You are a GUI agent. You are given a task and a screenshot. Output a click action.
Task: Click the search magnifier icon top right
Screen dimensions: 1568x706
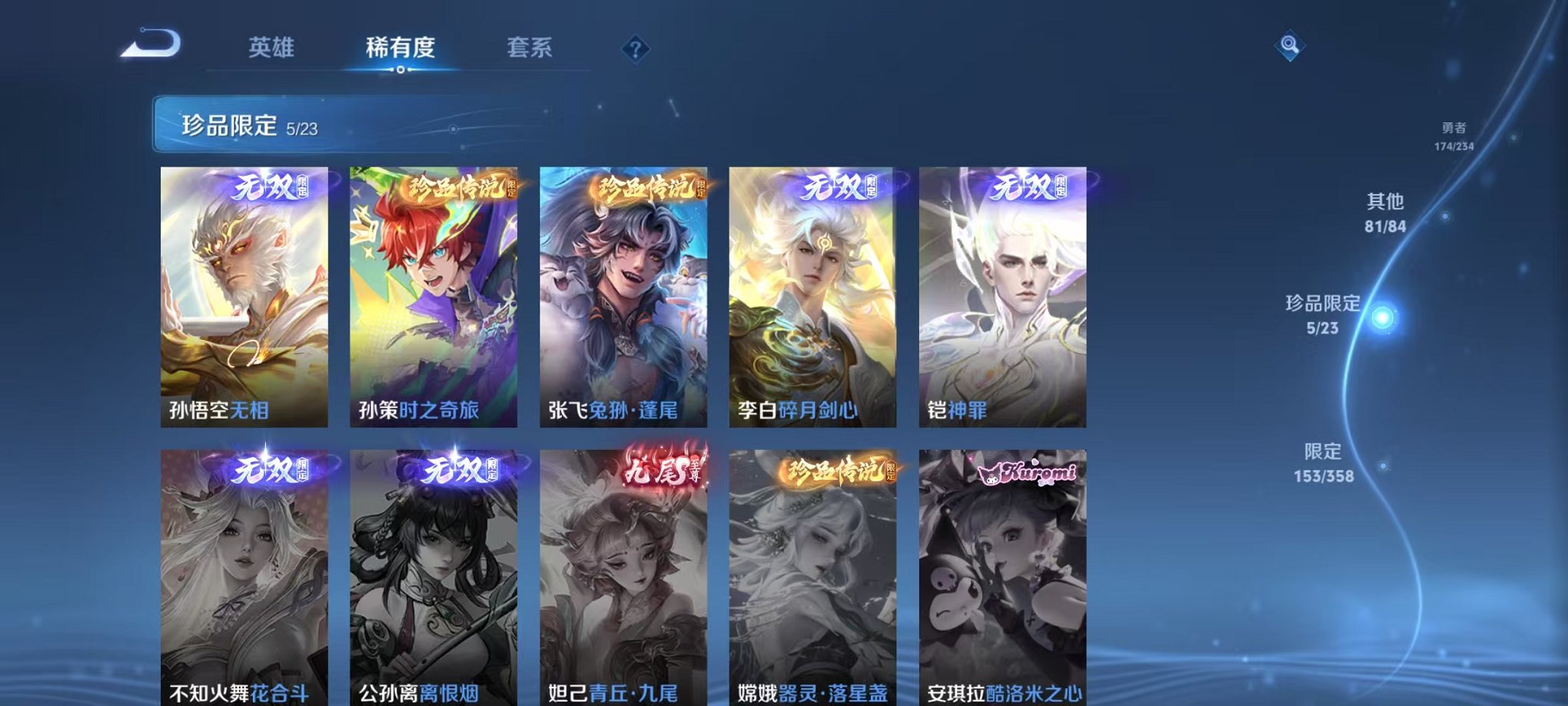point(1291,45)
